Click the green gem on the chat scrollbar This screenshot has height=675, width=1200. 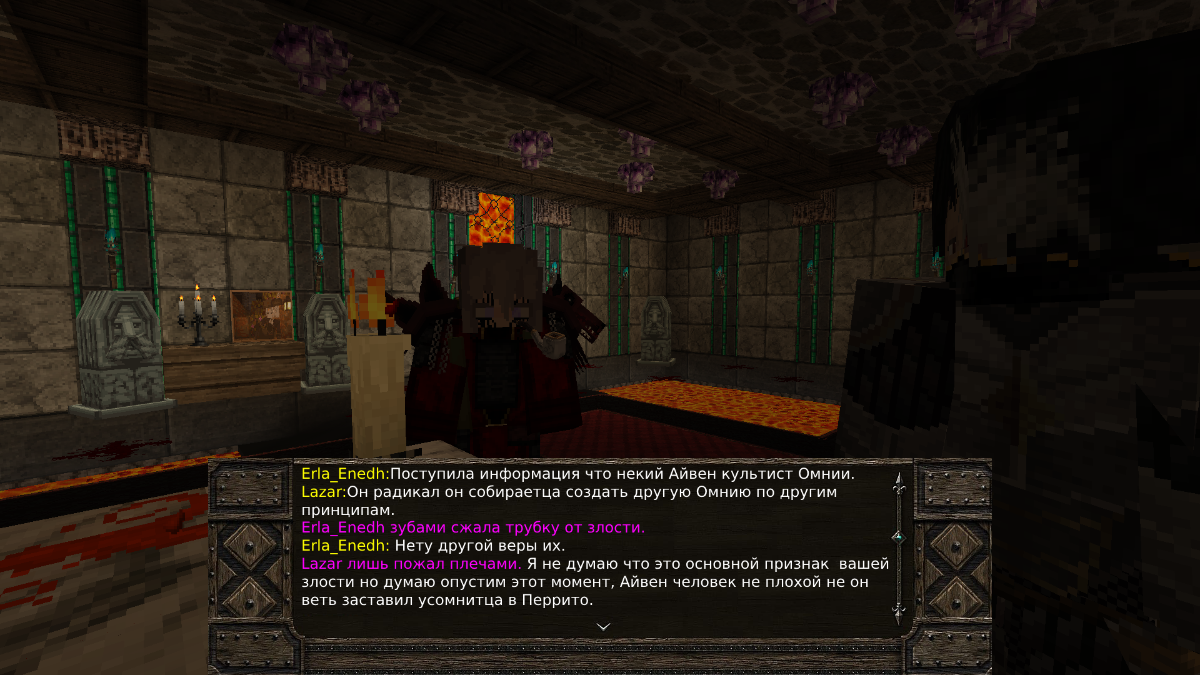(x=898, y=537)
